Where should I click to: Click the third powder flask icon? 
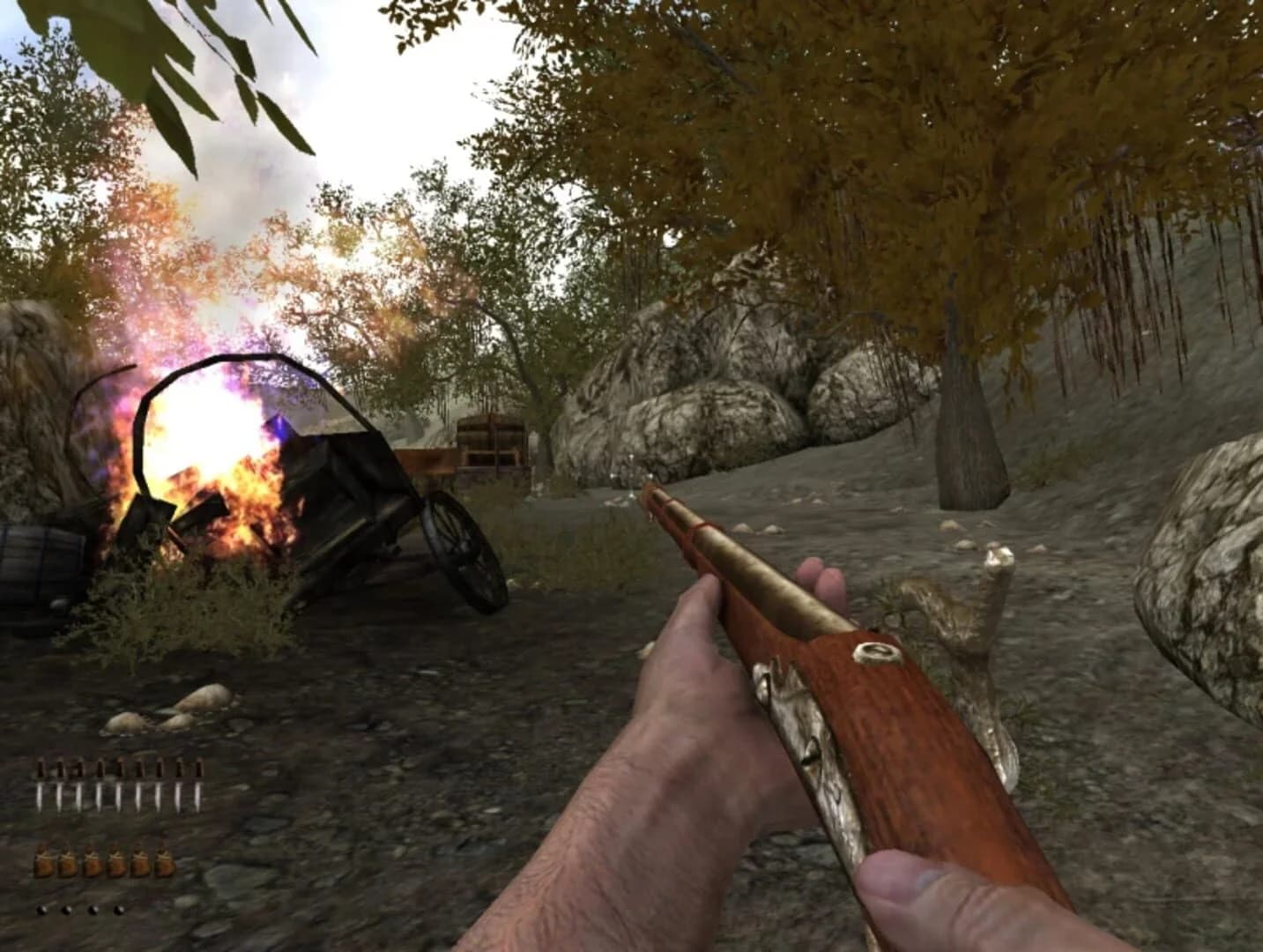(x=93, y=861)
